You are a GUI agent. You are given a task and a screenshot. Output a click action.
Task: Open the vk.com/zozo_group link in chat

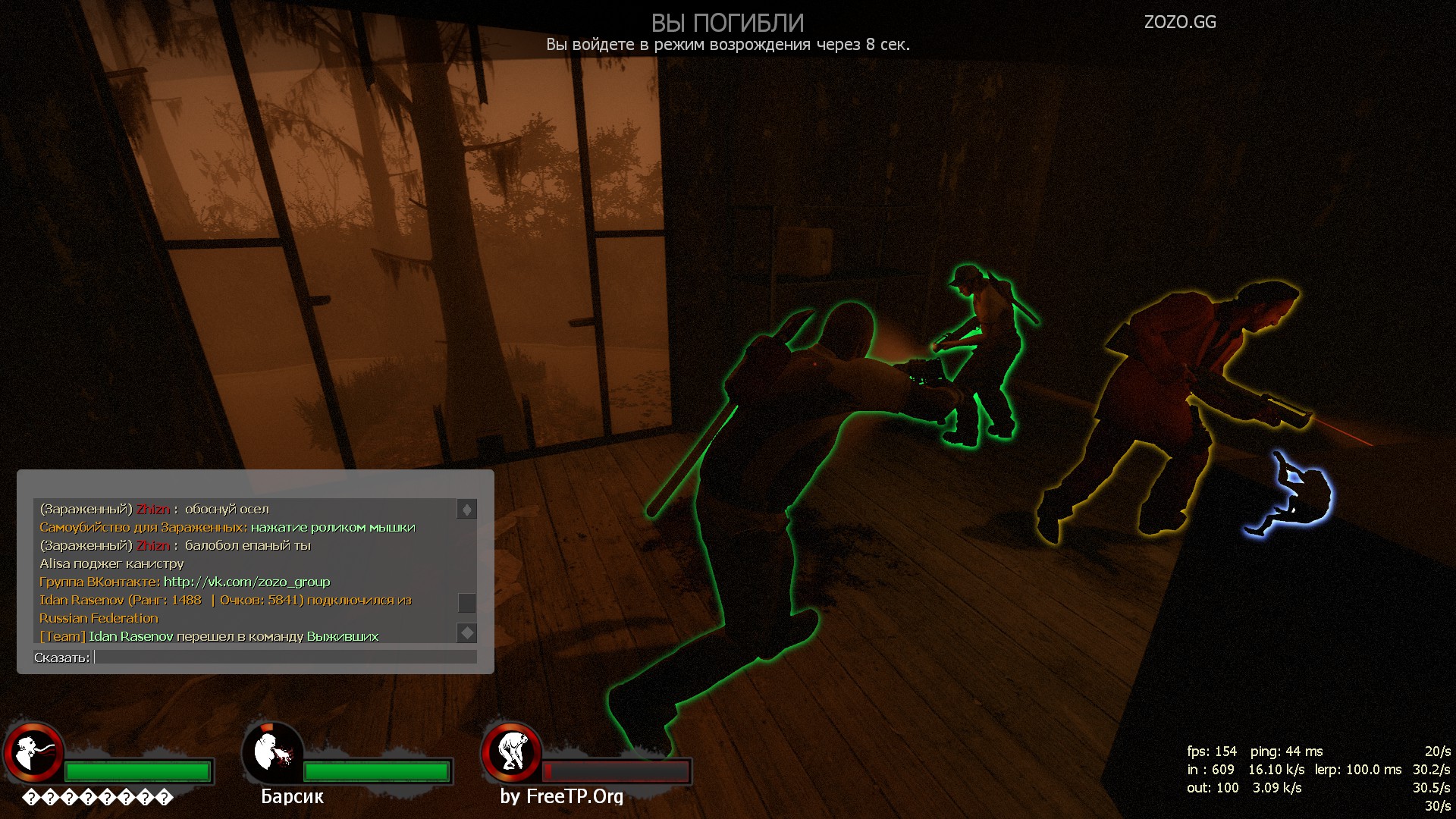pyautogui.click(x=246, y=582)
